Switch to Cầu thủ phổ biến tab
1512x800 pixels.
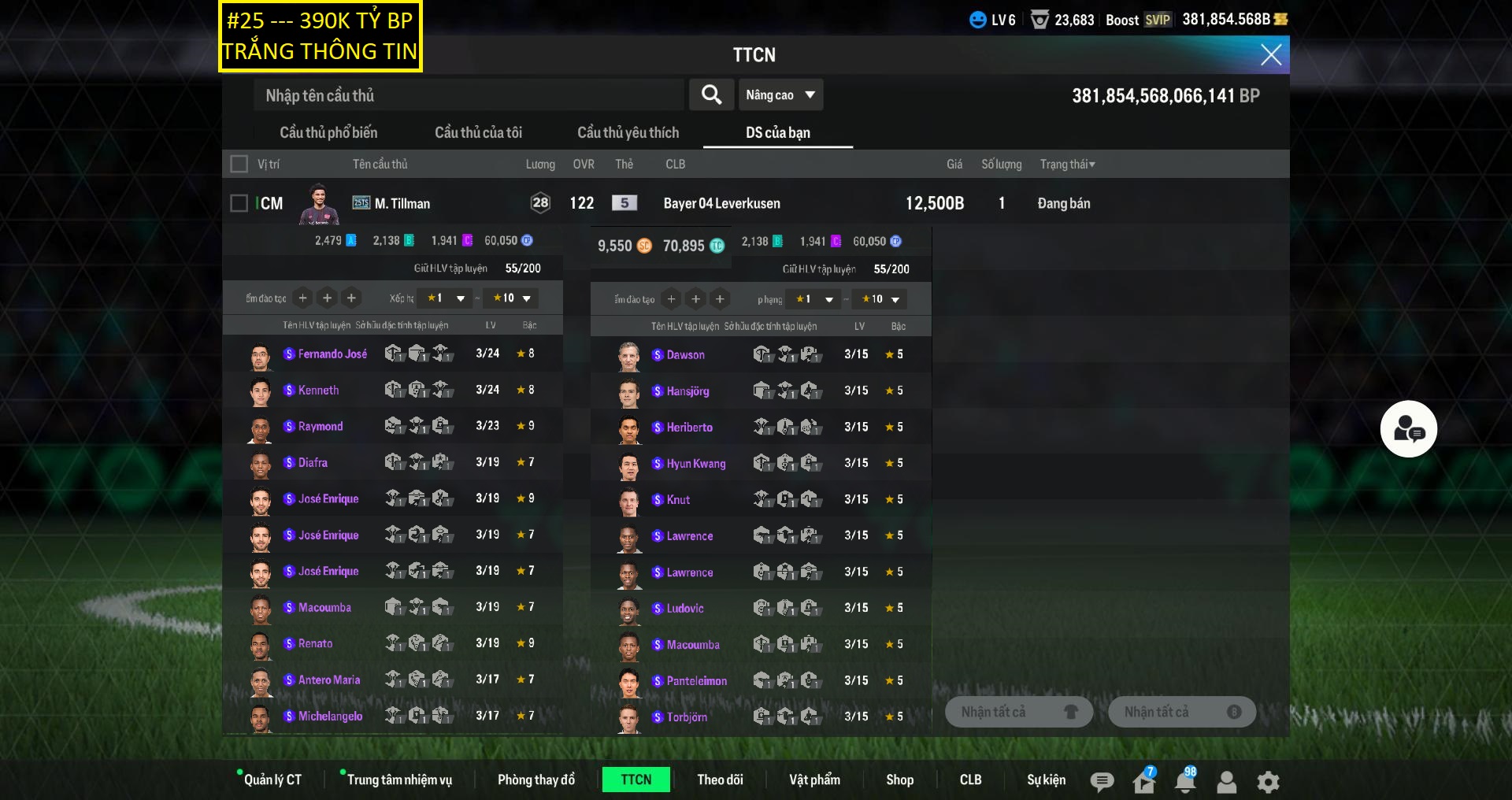(328, 132)
